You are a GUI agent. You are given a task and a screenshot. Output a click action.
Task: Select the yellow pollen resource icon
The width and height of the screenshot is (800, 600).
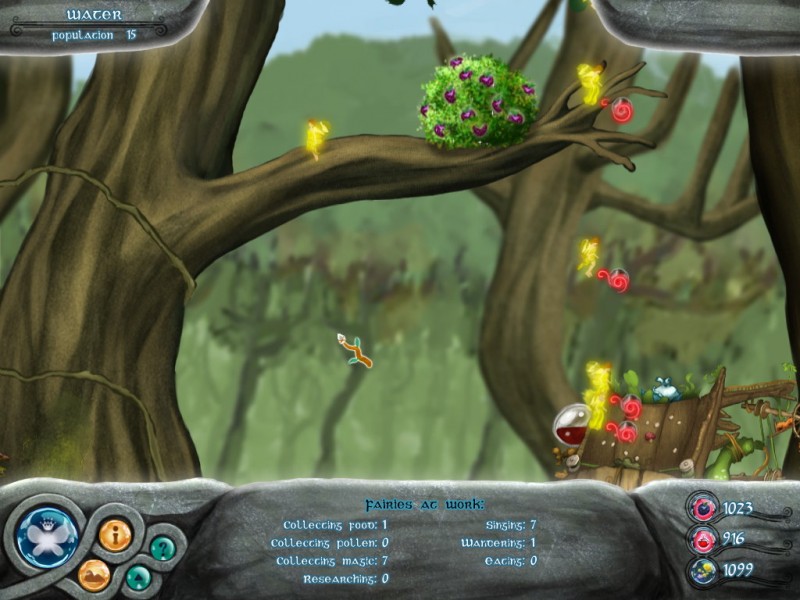point(703,571)
